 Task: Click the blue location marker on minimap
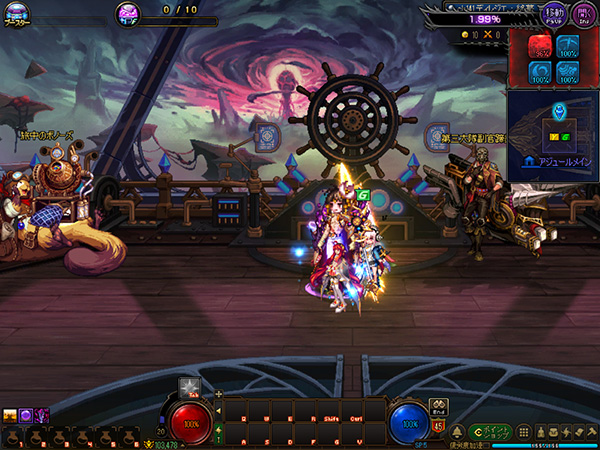coord(556,109)
